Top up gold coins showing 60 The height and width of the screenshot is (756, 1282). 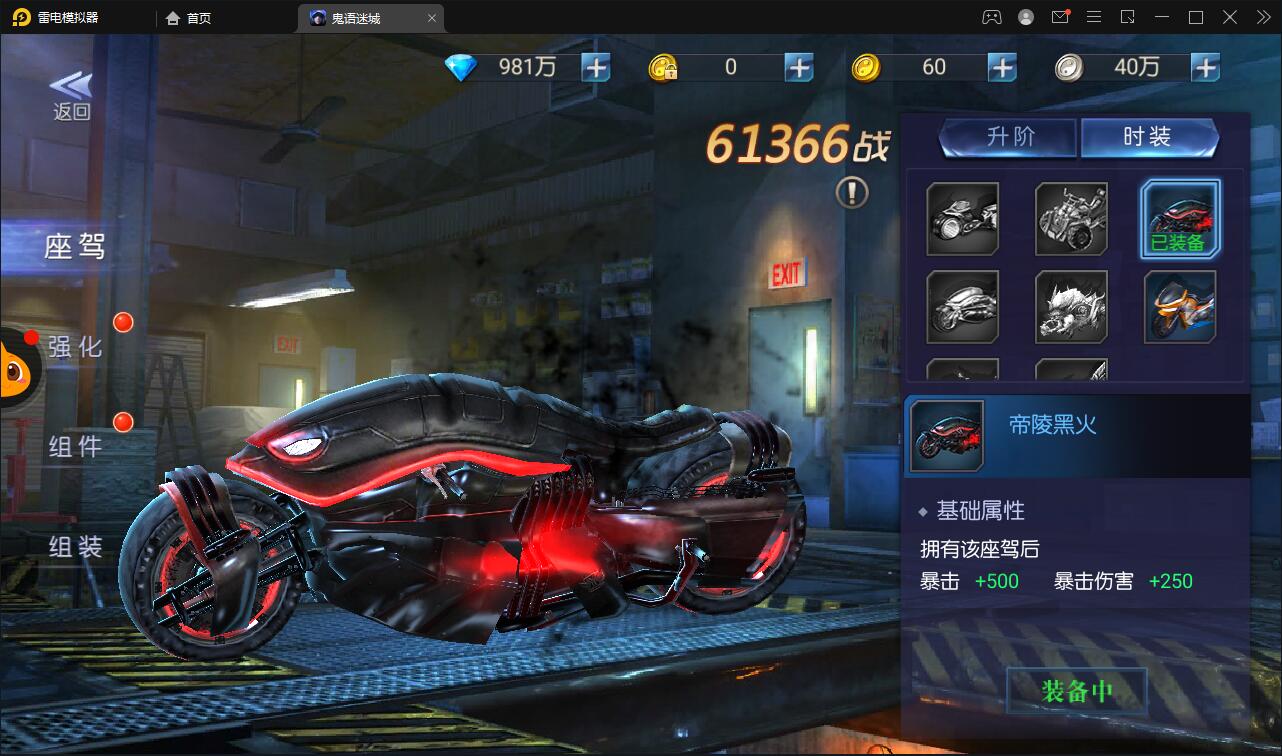pos(1001,67)
